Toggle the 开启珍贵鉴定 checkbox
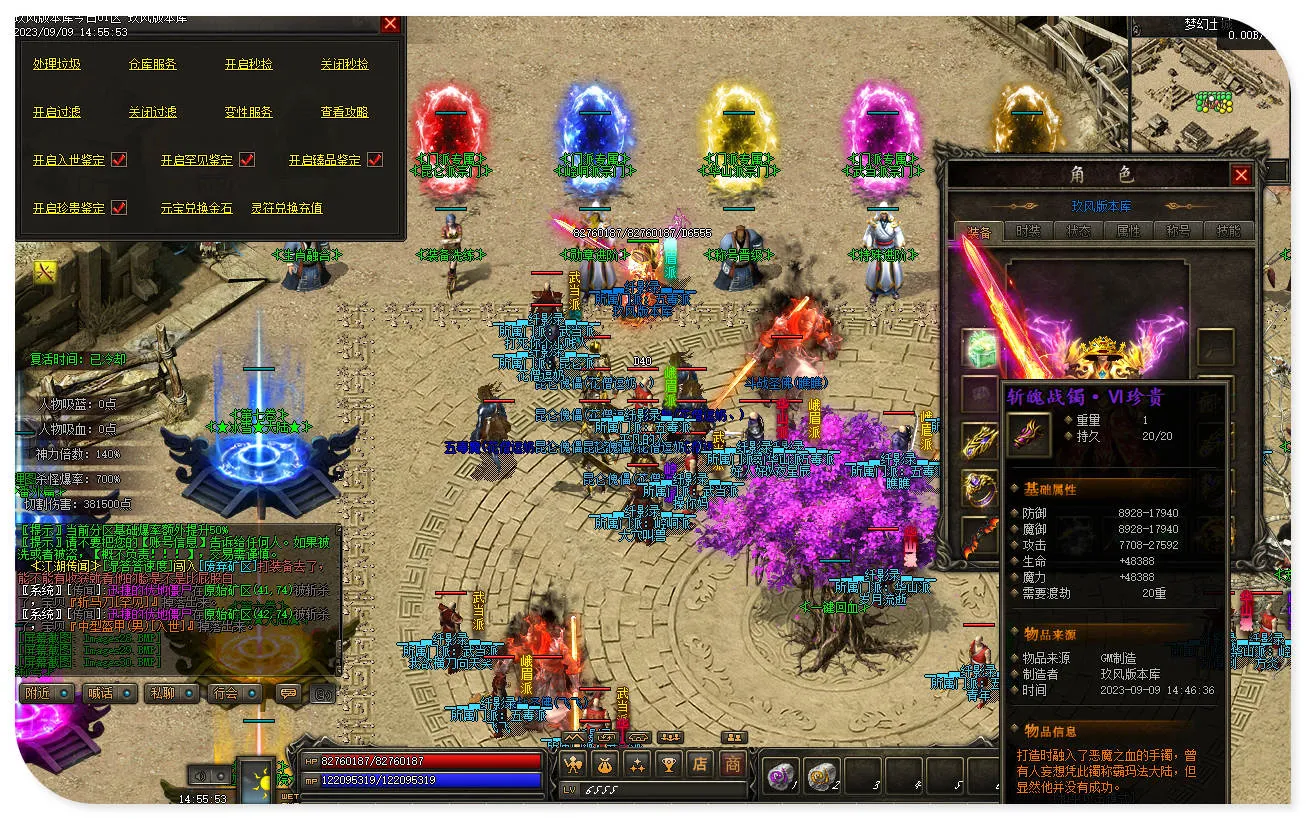Image resolution: width=1306 pixels, height=819 pixels. pyautogui.click(x=119, y=208)
